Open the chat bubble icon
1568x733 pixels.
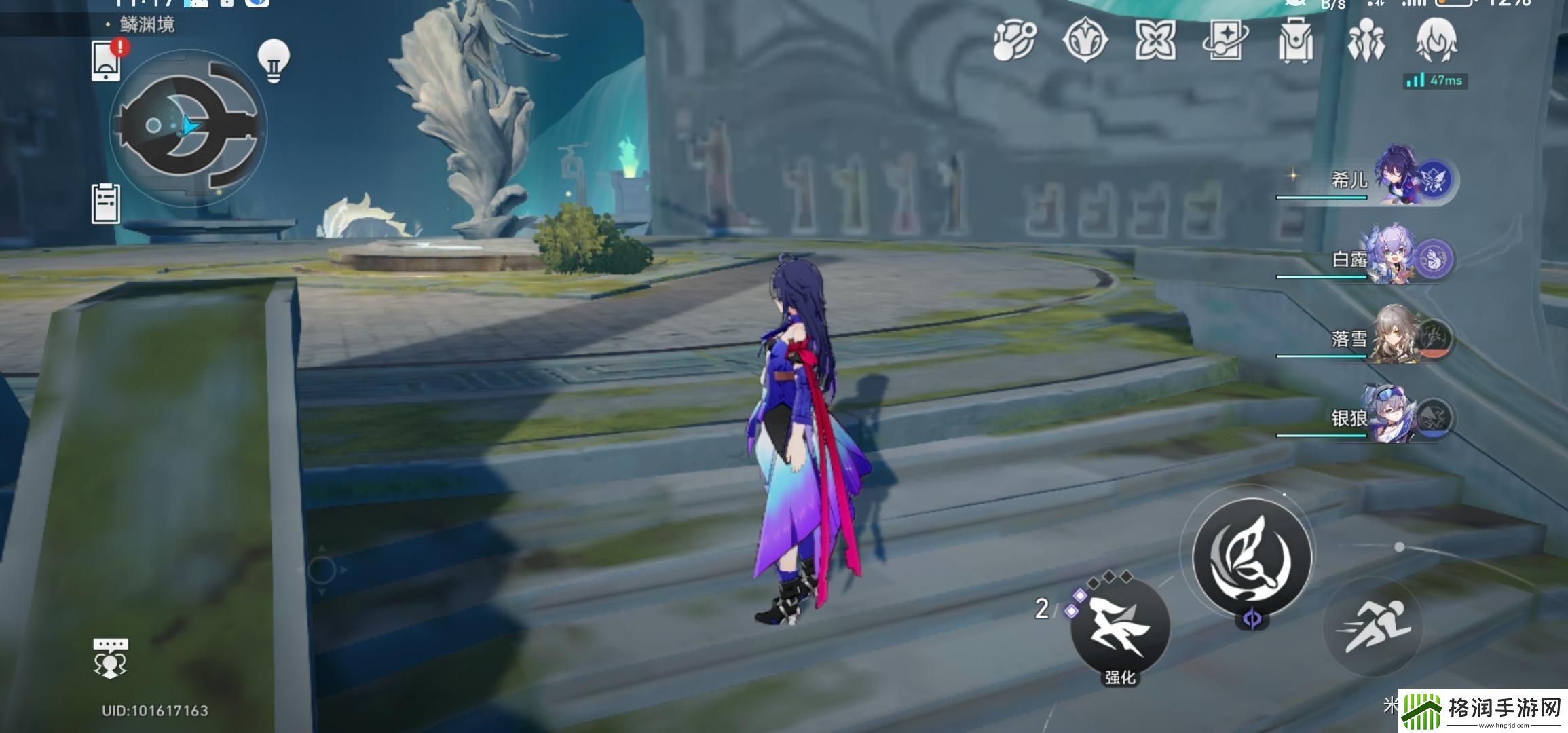coord(110,658)
